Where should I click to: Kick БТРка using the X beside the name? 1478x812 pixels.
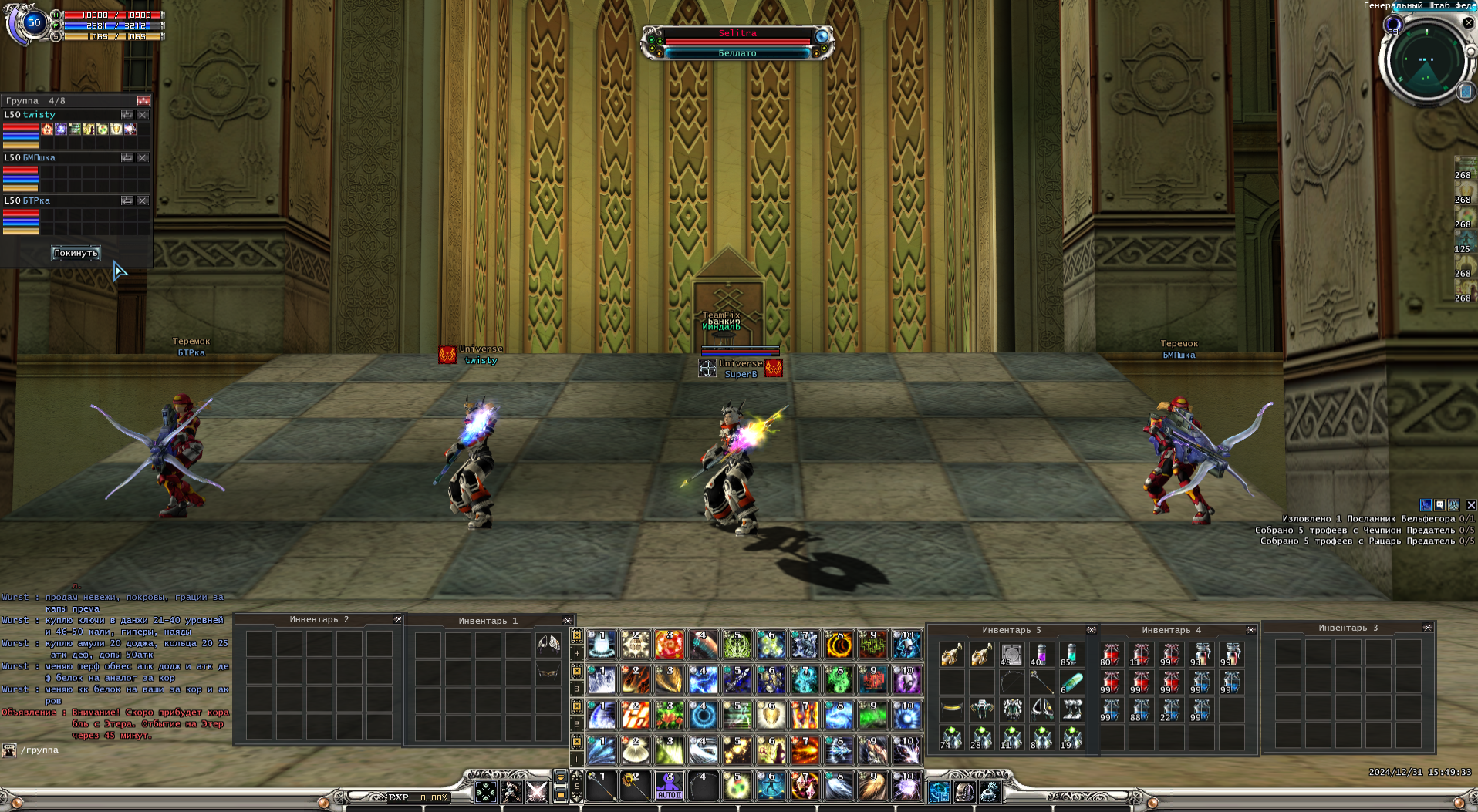[x=143, y=200]
